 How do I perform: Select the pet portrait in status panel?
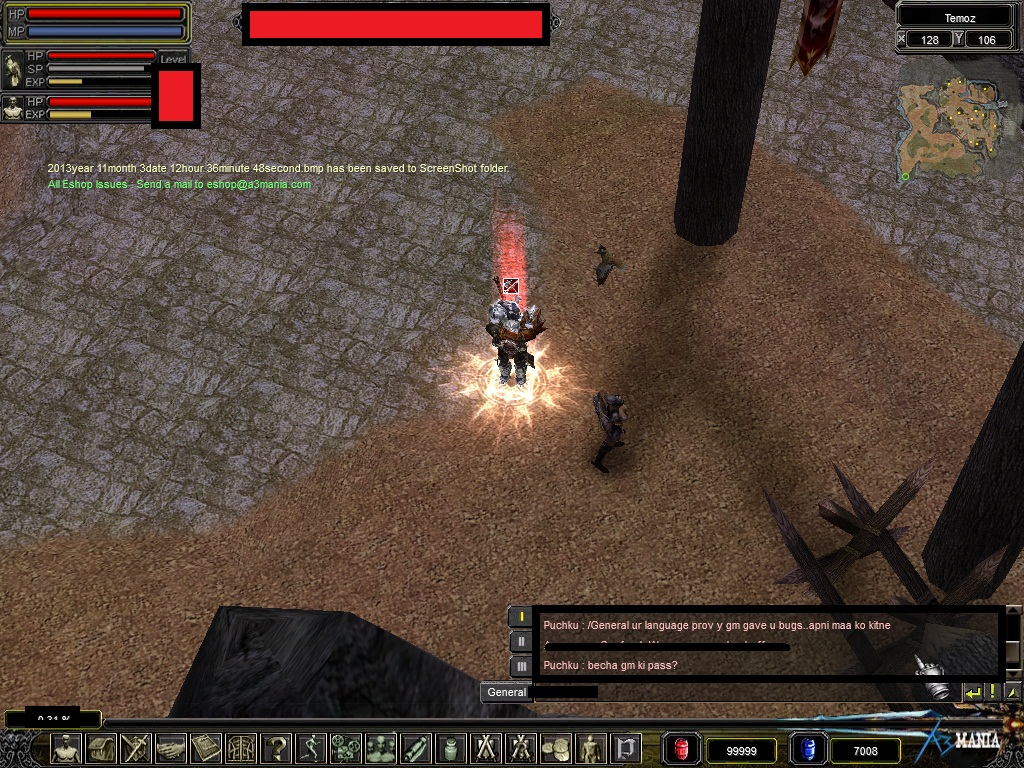click(x=13, y=108)
